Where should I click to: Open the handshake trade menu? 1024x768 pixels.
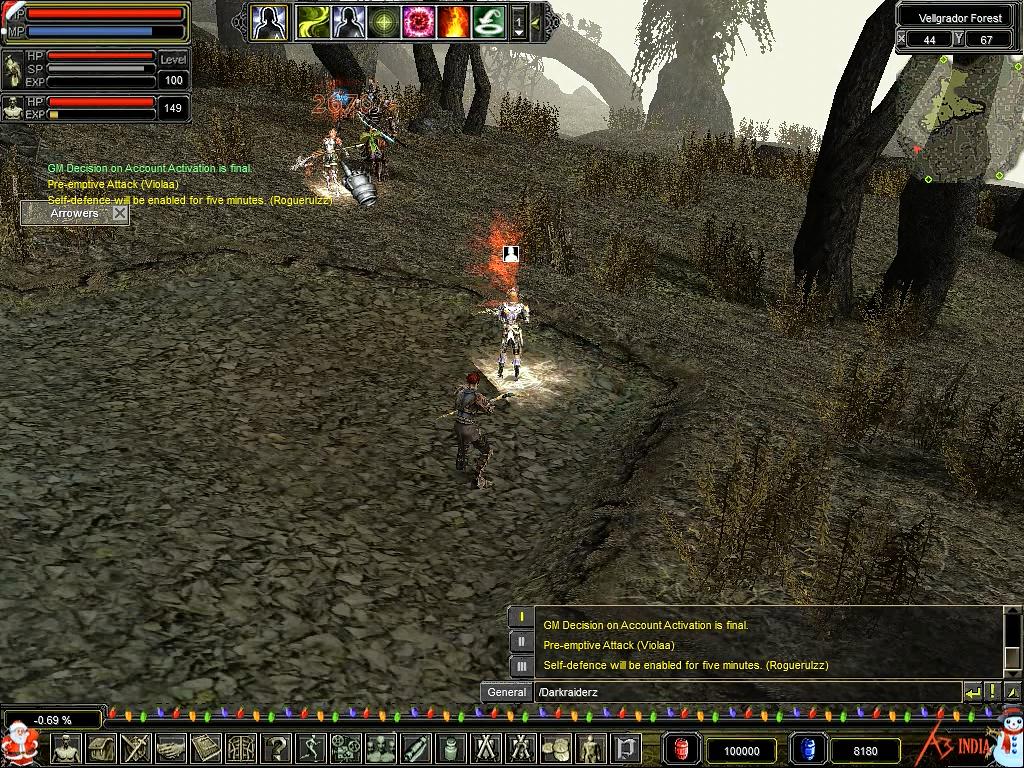pyautogui.click(x=171, y=748)
